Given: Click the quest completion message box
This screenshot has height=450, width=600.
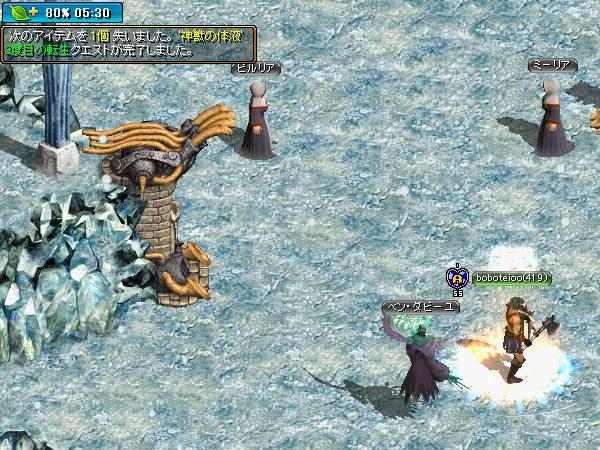Looking at the screenshot, I should [128, 41].
